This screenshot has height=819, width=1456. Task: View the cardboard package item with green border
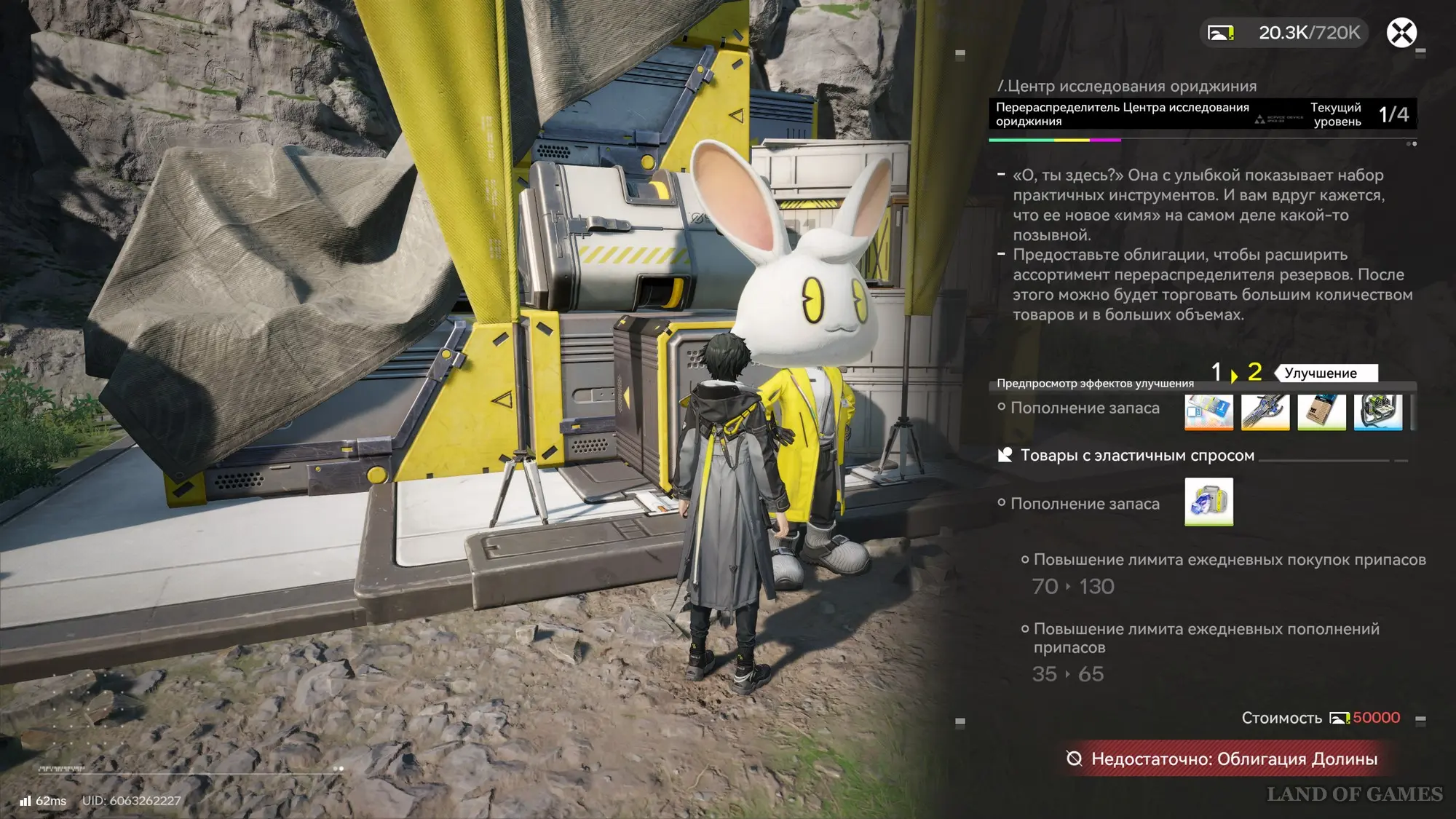pyautogui.click(x=1321, y=412)
